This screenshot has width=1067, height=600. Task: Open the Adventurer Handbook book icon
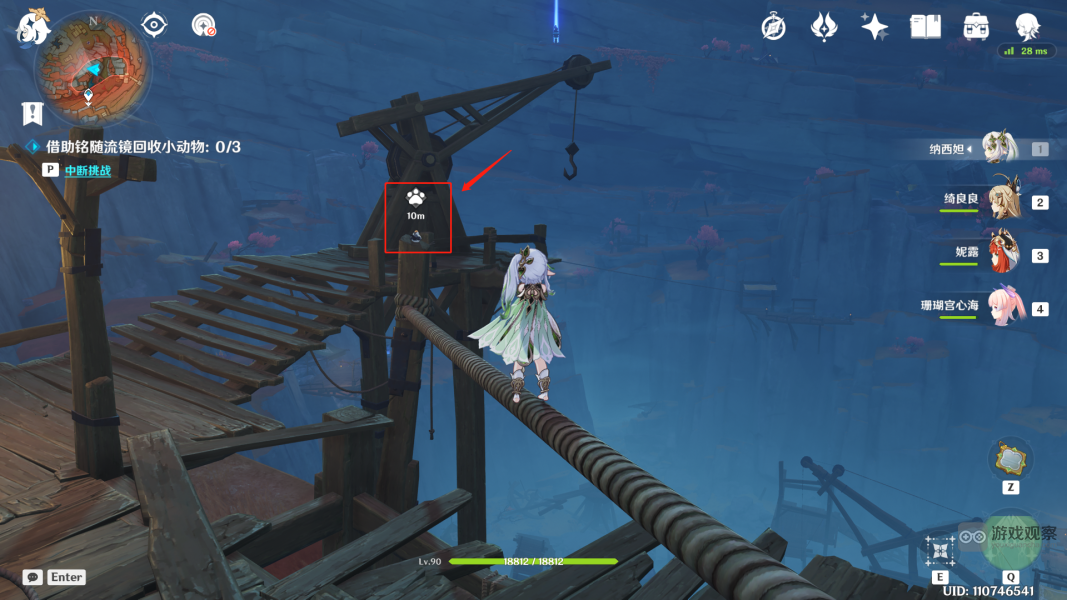(925, 27)
